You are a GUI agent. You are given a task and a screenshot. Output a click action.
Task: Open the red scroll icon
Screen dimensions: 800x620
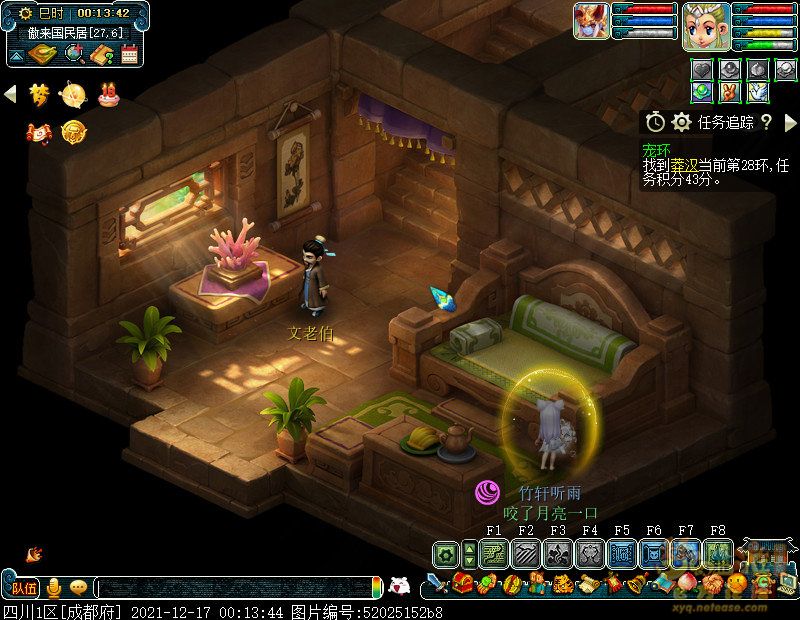click(39, 131)
